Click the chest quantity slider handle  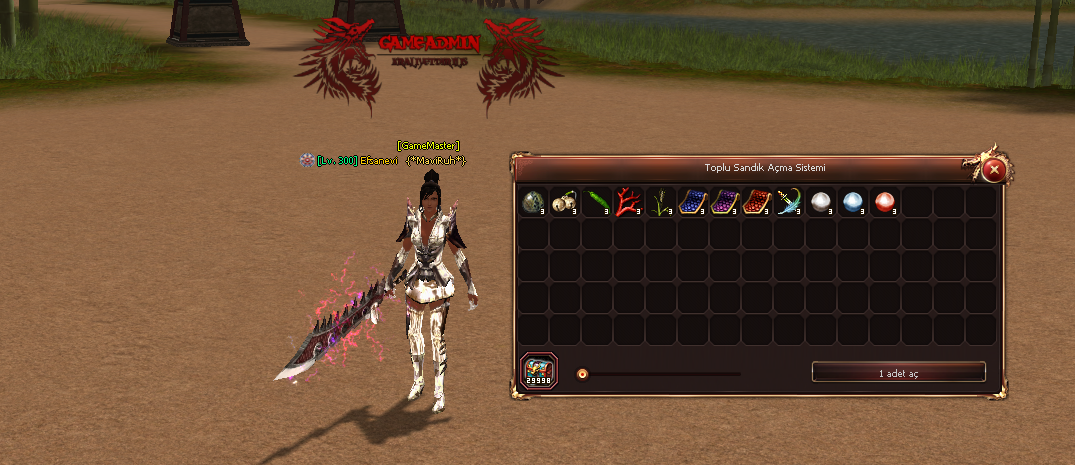(583, 374)
